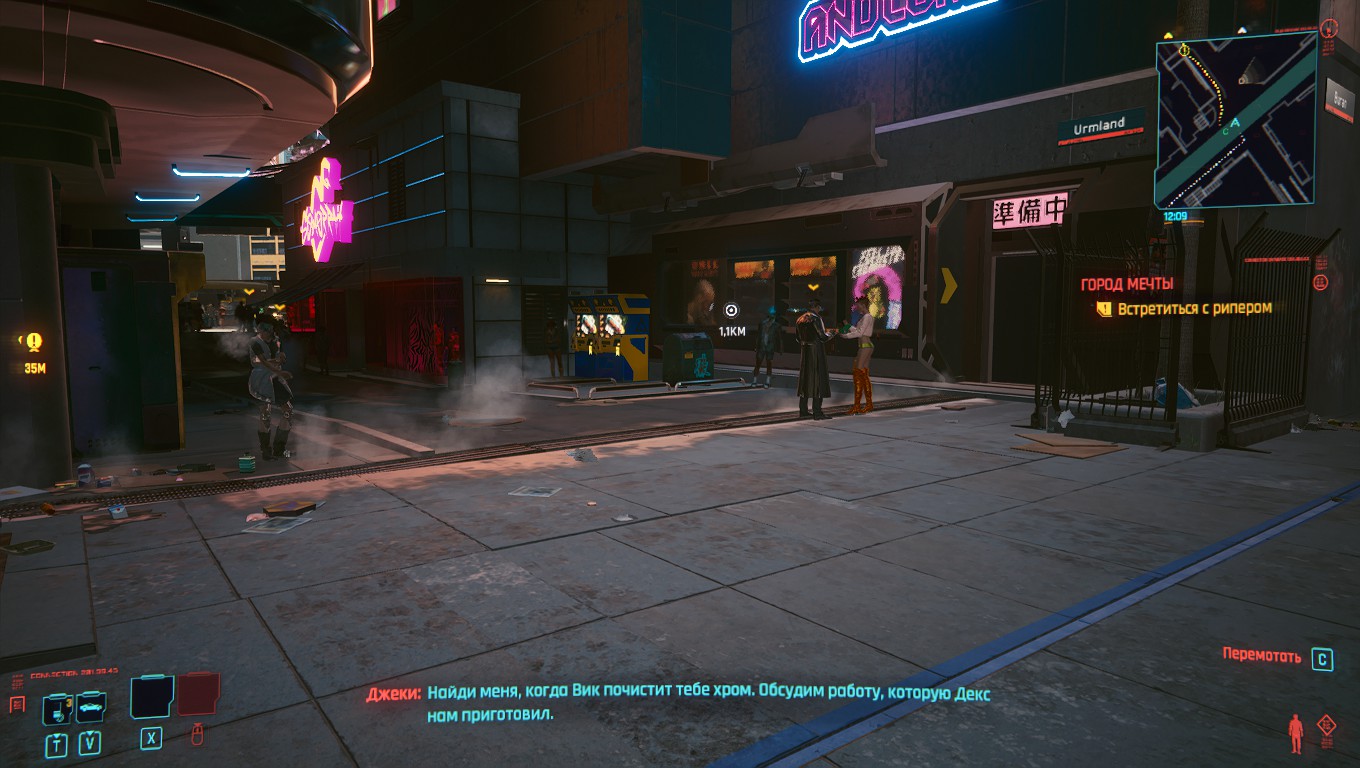The width and height of the screenshot is (1360, 768).
Task: Select the vehicle call slot with car icon
Action: (90, 707)
